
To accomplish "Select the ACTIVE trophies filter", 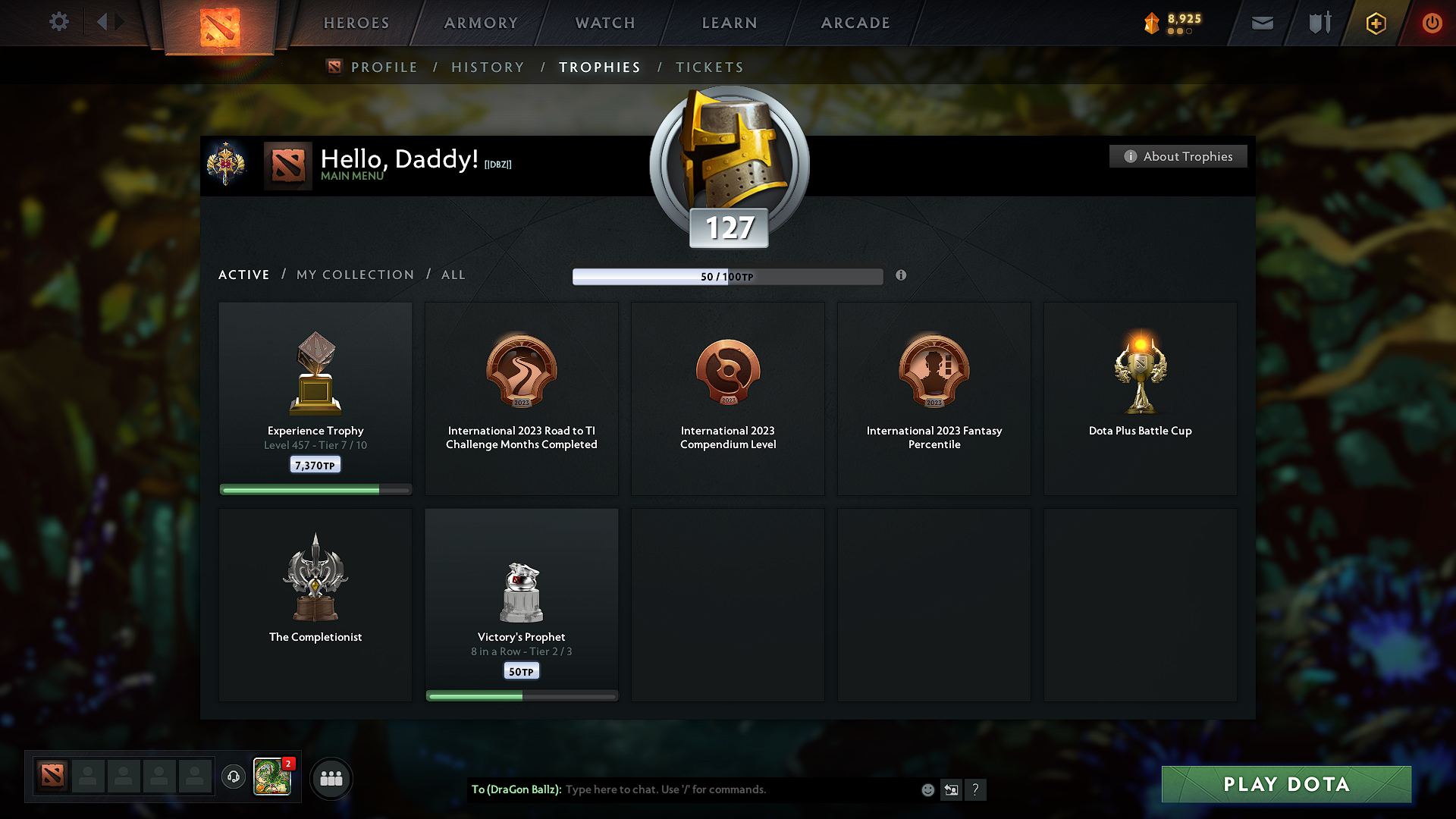I will pos(243,275).
